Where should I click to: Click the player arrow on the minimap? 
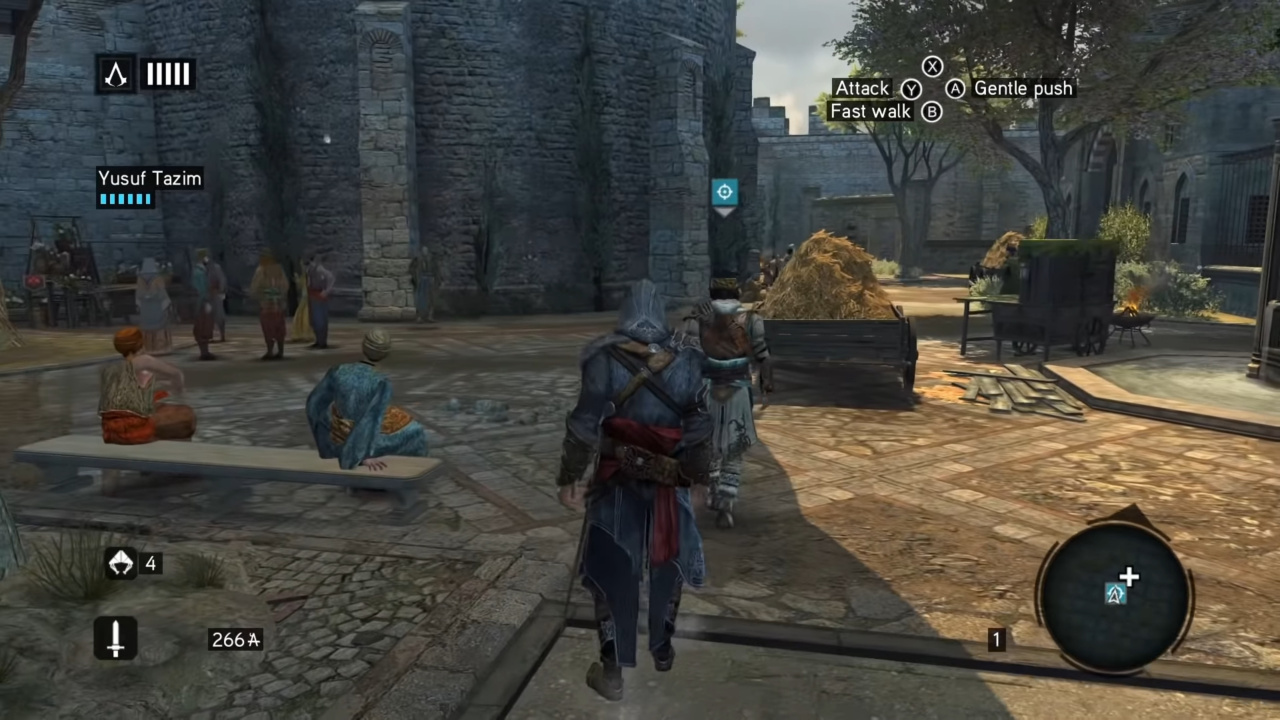(1116, 595)
